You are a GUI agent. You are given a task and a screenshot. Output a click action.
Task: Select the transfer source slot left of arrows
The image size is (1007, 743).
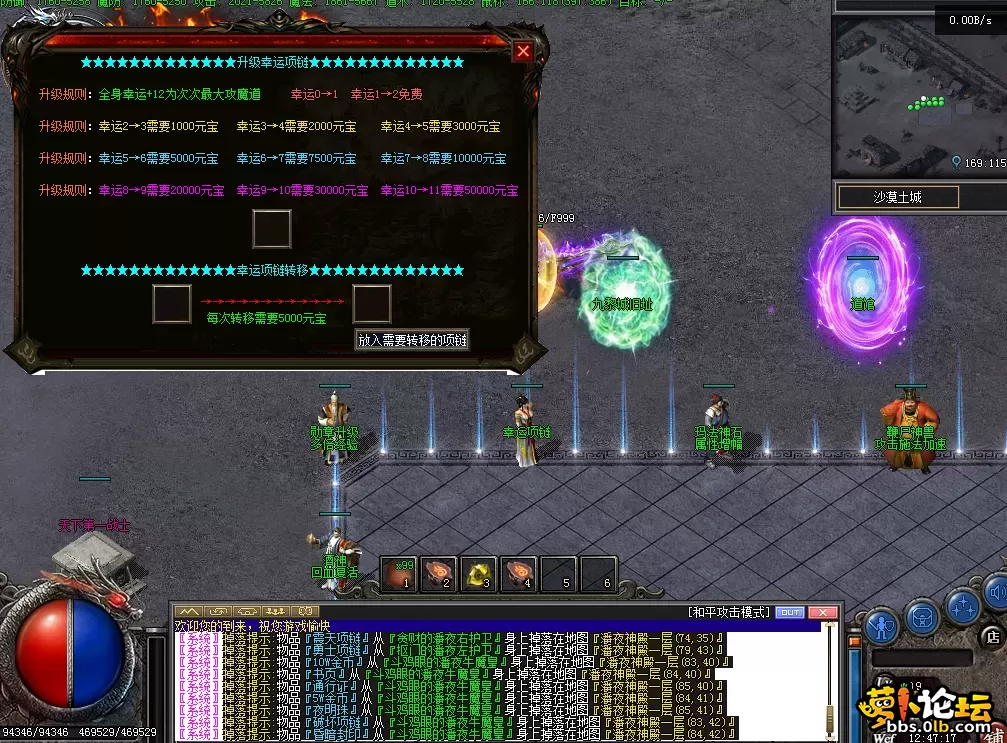click(172, 304)
